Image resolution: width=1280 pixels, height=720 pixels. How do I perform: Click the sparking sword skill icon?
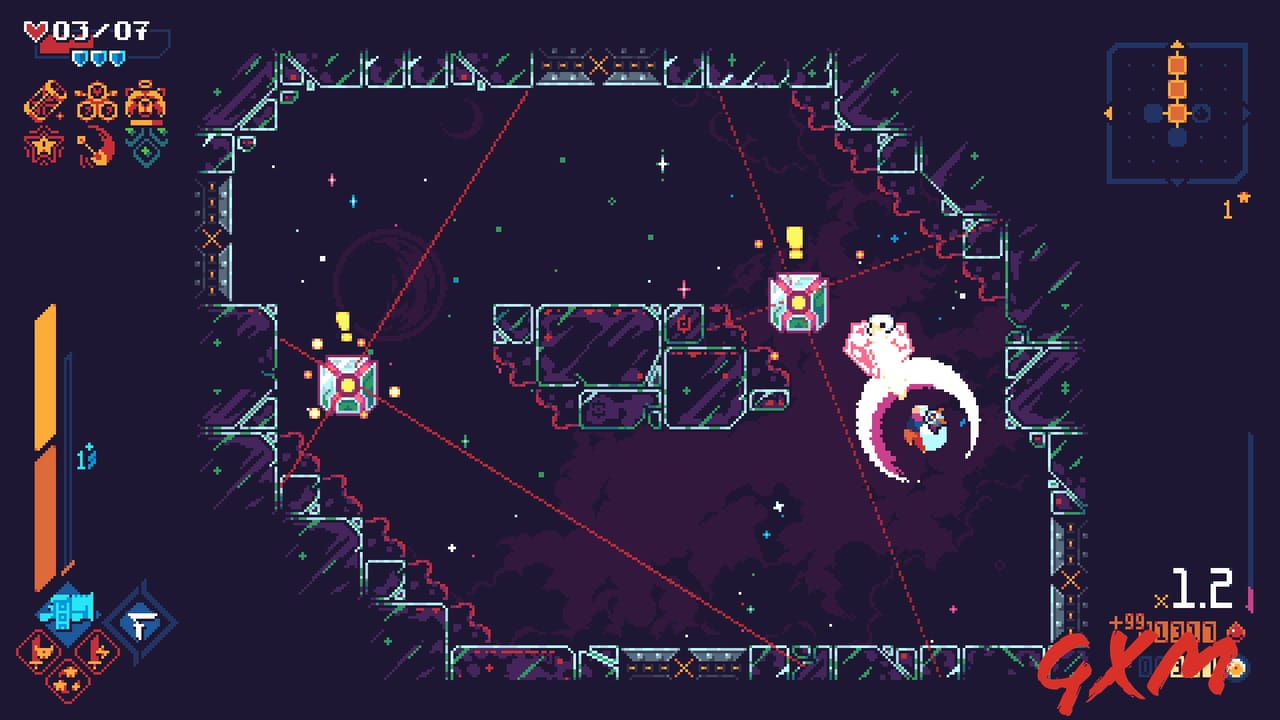96,650
